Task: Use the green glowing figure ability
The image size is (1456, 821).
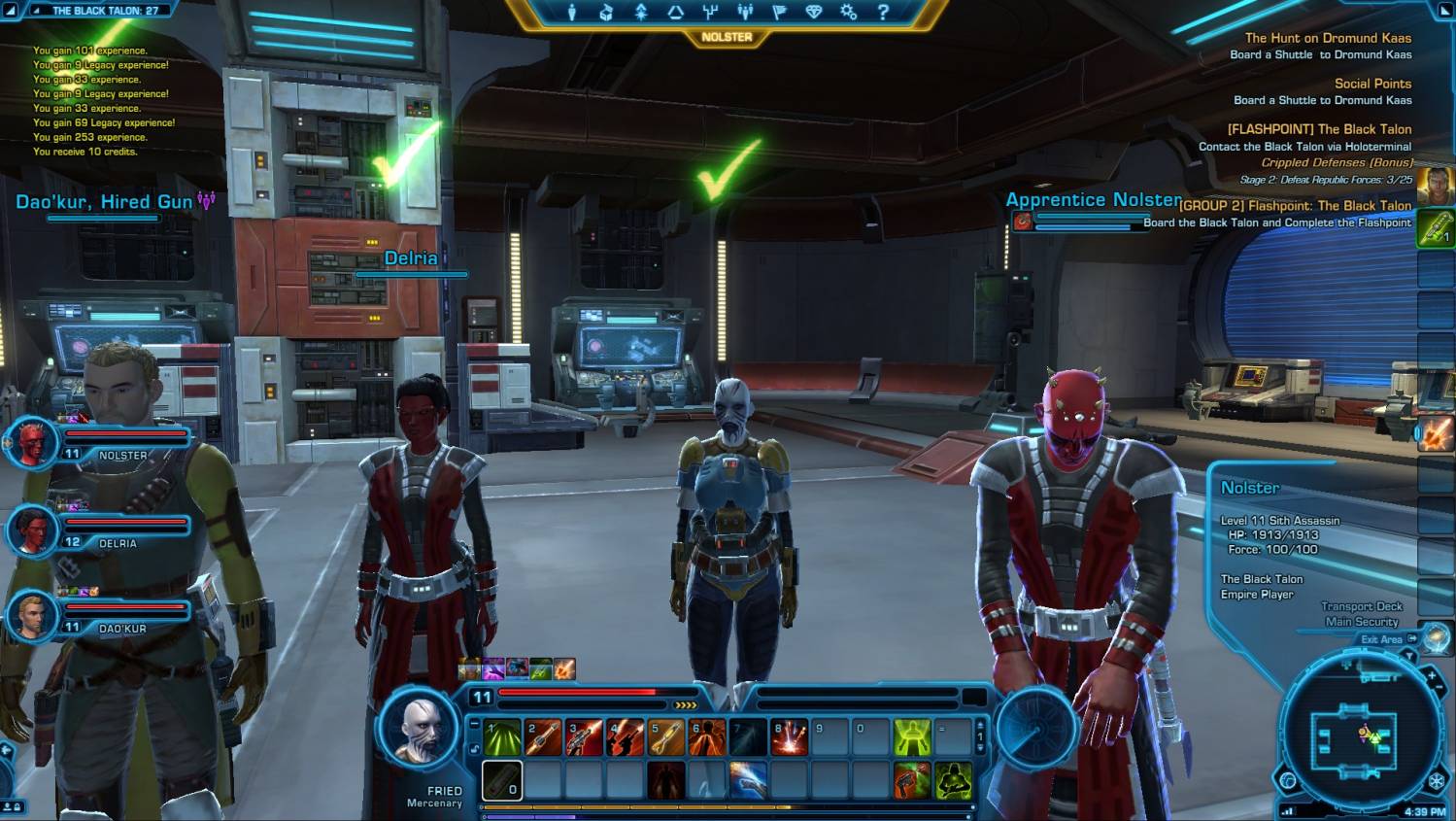Action: 912,738
